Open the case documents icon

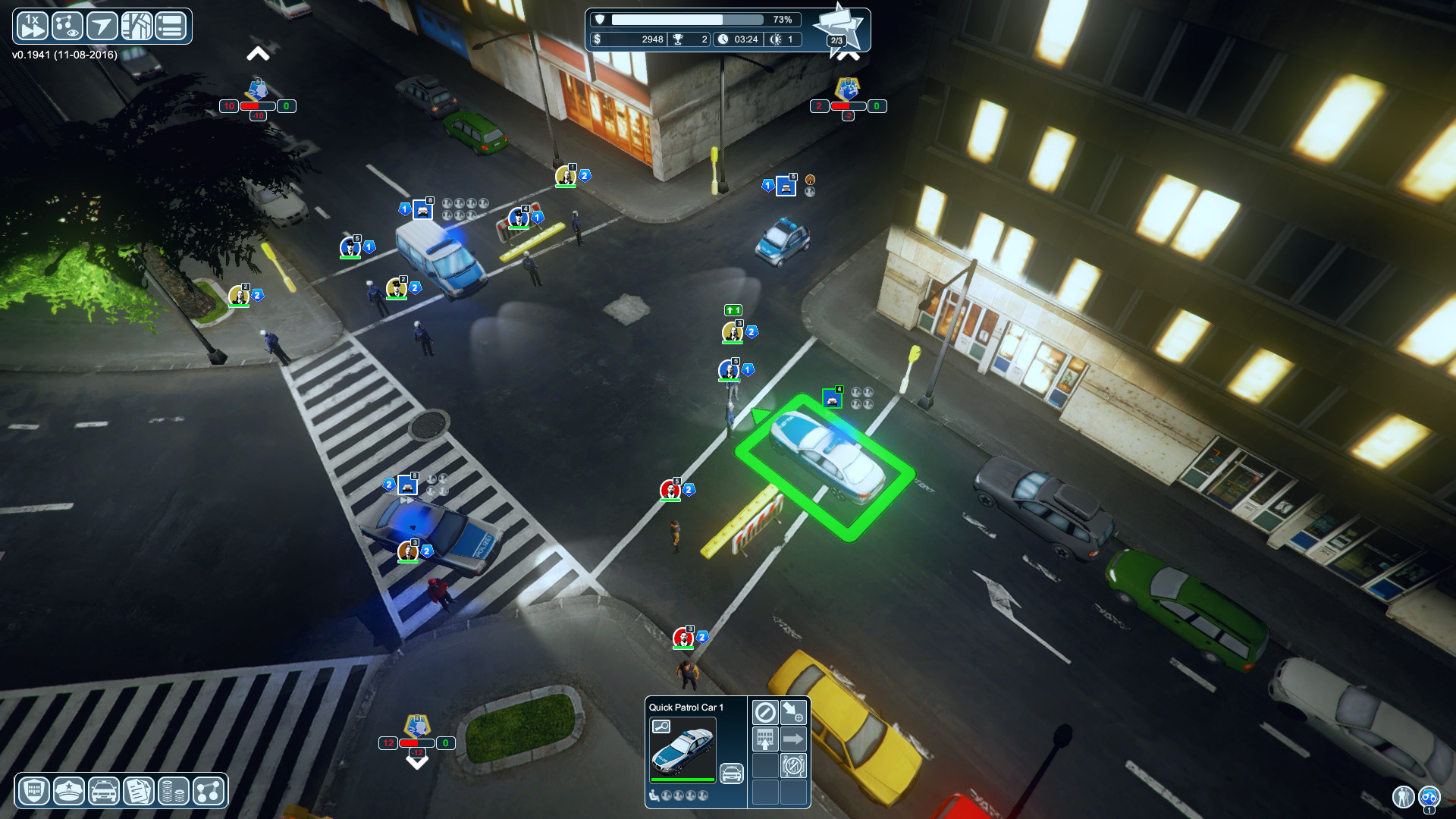(x=136, y=791)
